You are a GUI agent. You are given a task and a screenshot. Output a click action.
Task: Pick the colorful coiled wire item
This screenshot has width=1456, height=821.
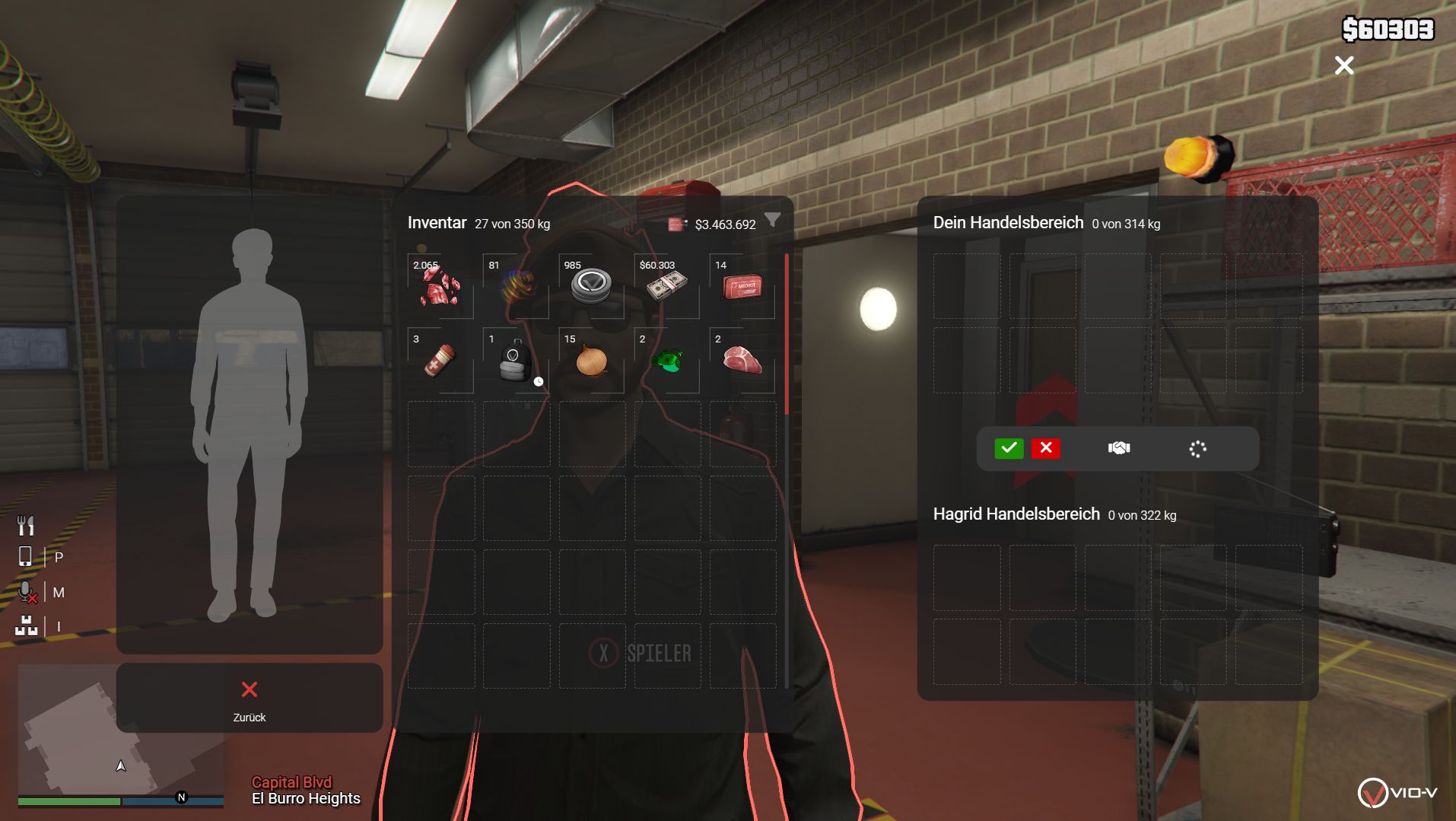(x=516, y=286)
